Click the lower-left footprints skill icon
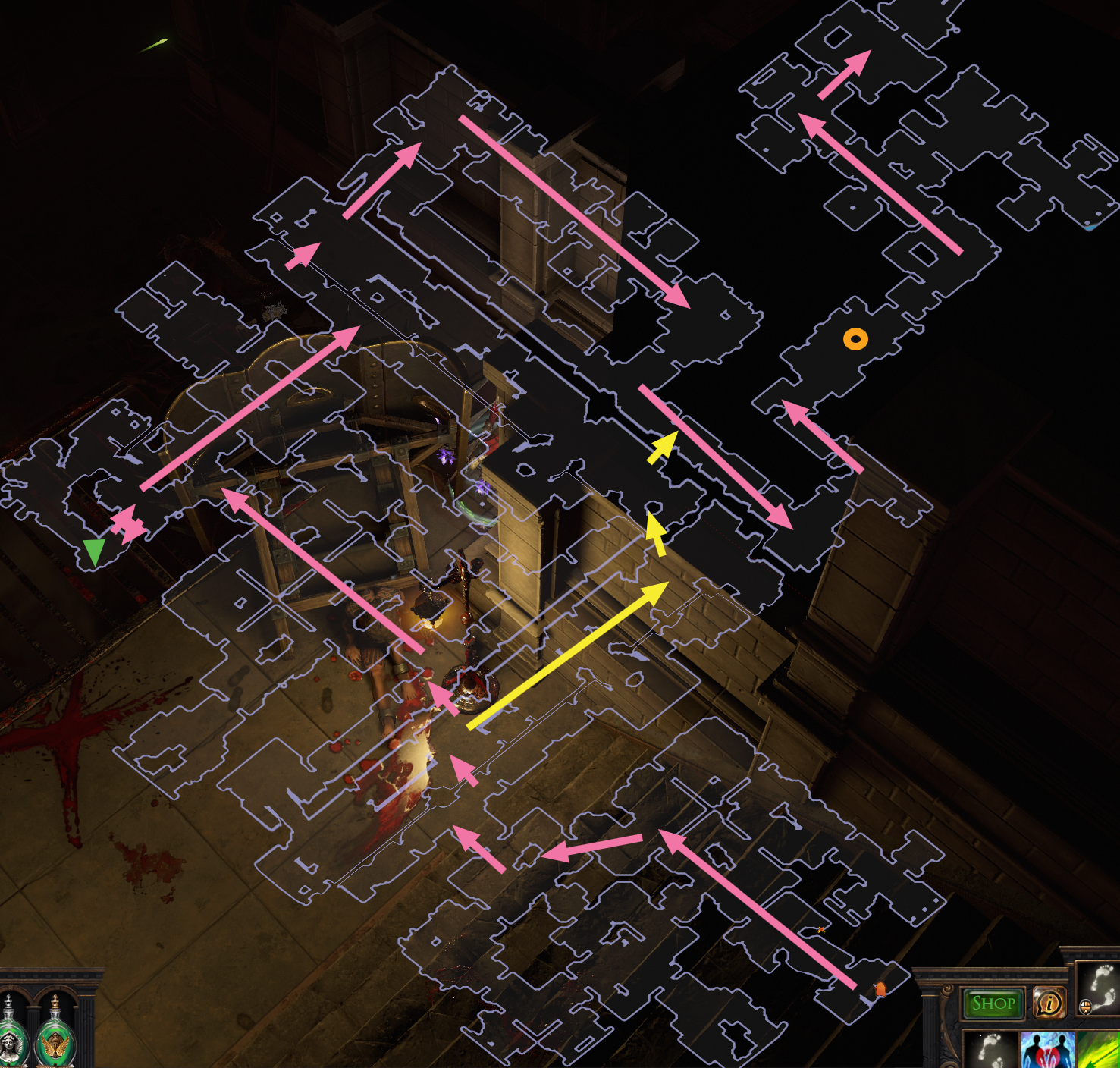 pos(990,1056)
